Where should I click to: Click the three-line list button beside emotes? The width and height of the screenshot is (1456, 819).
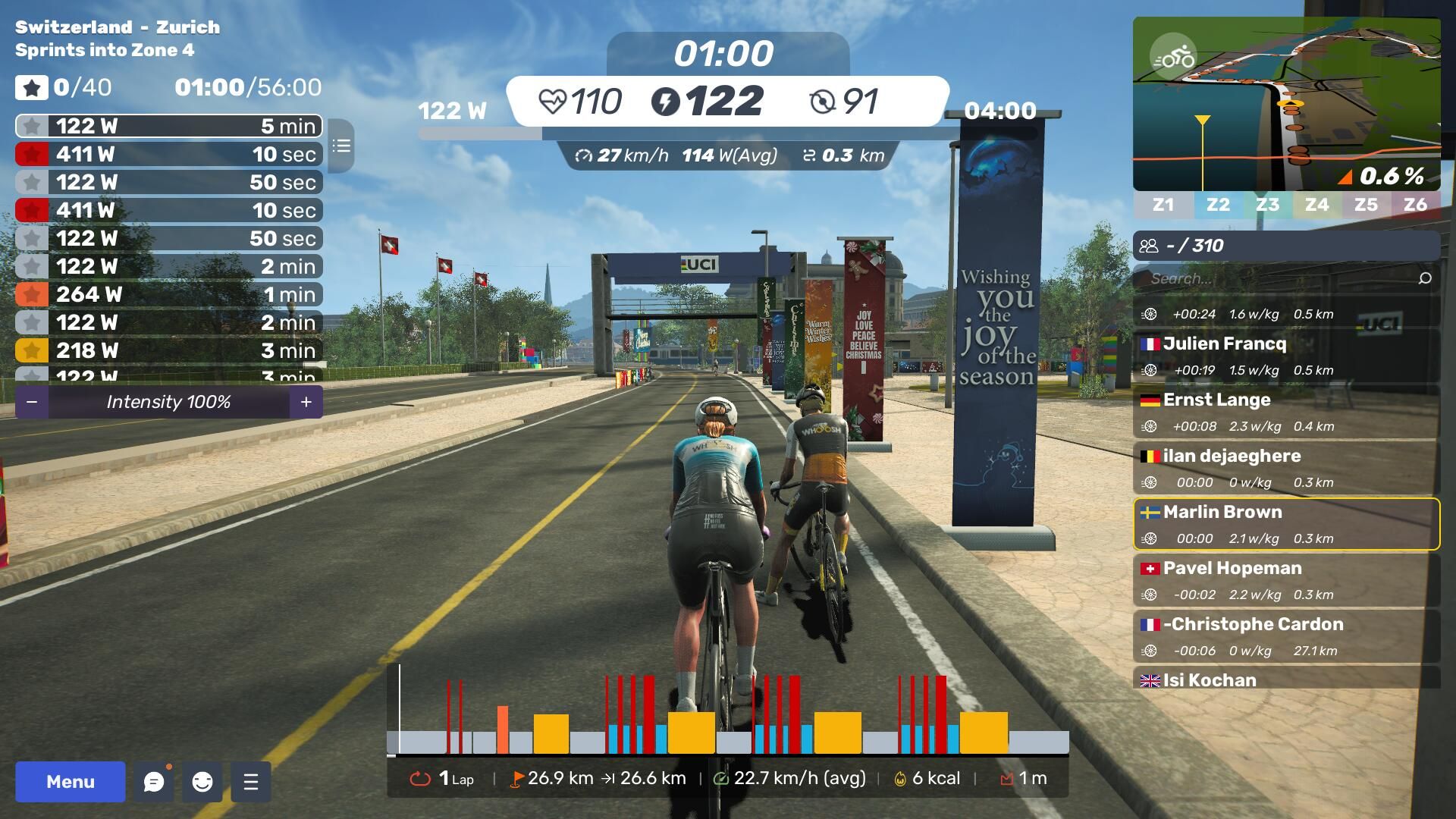coord(251,782)
